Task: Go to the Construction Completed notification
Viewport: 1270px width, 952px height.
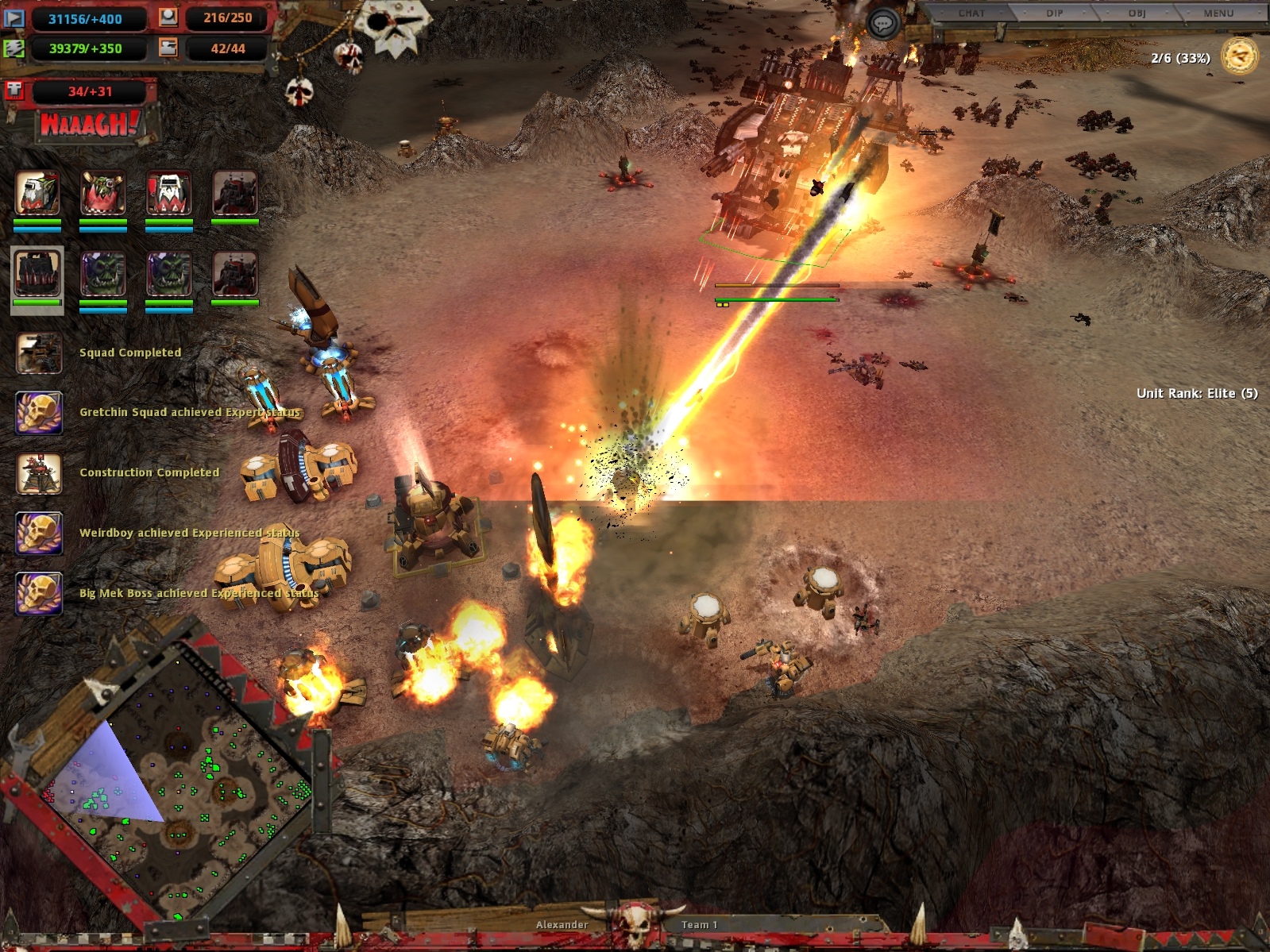Action: click(x=39, y=472)
